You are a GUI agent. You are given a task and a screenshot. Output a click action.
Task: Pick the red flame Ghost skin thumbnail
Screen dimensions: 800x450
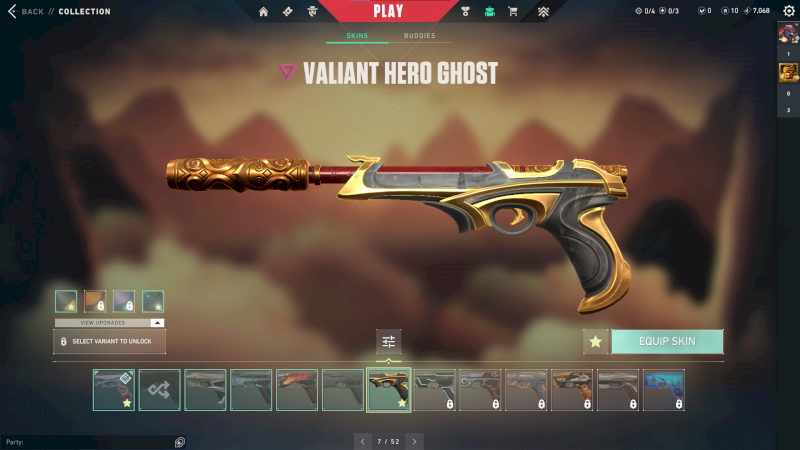[x=297, y=390]
